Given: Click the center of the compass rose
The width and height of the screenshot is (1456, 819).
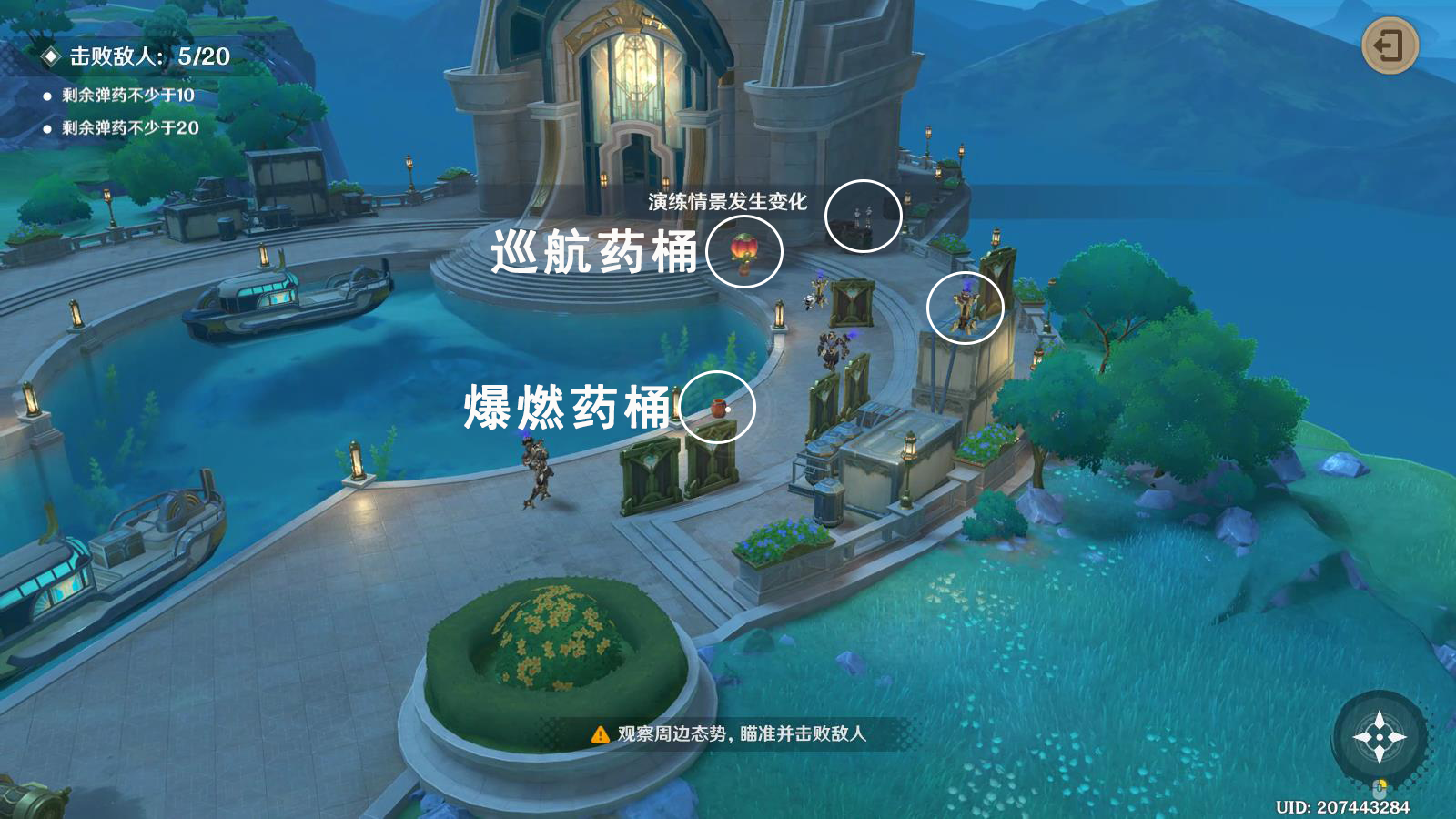Looking at the screenshot, I should coord(1381,735).
